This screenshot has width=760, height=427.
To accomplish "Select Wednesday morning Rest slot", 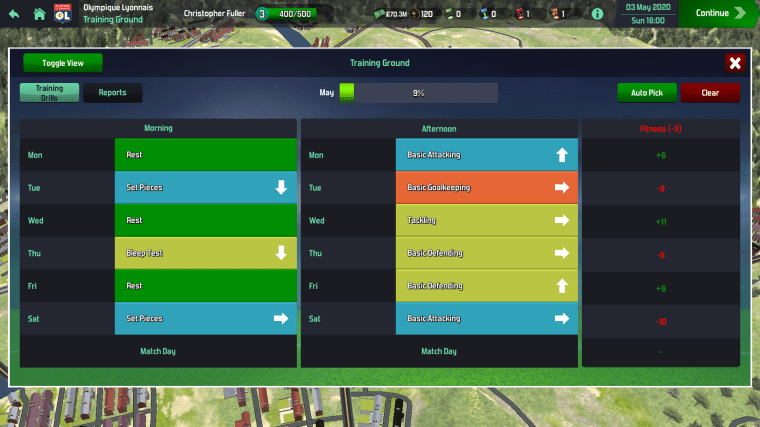I will [x=206, y=220].
